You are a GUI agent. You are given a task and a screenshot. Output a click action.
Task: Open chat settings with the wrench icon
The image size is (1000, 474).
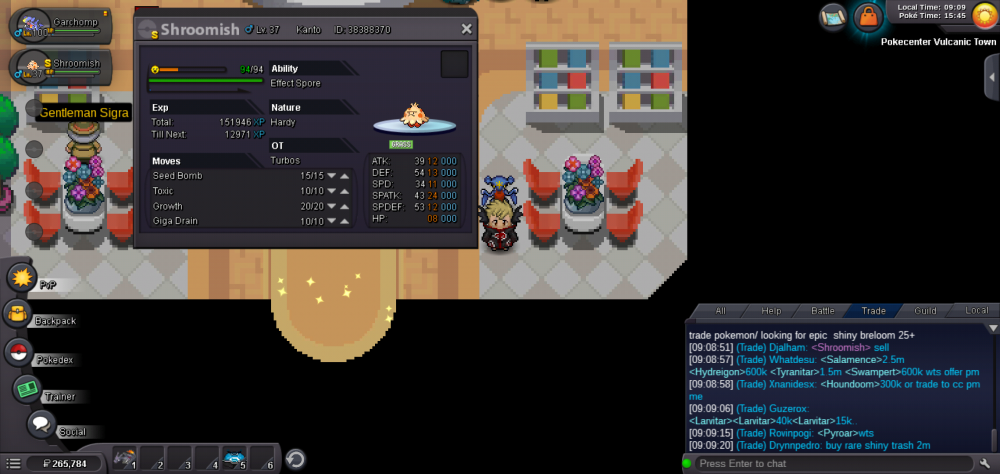click(x=985, y=464)
